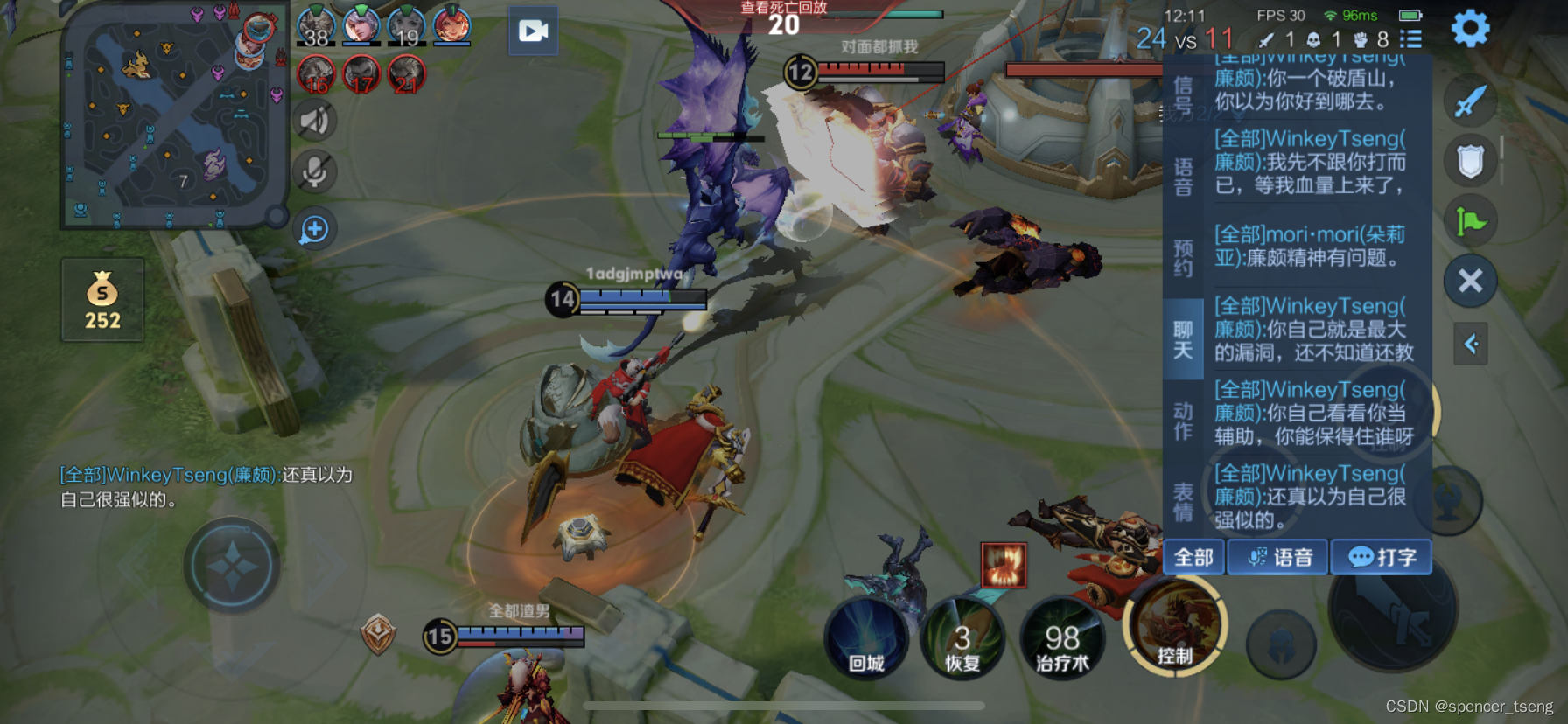Switch to the 表情 emote tab
The height and width of the screenshot is (724, 1568).
coord(1183,503)
